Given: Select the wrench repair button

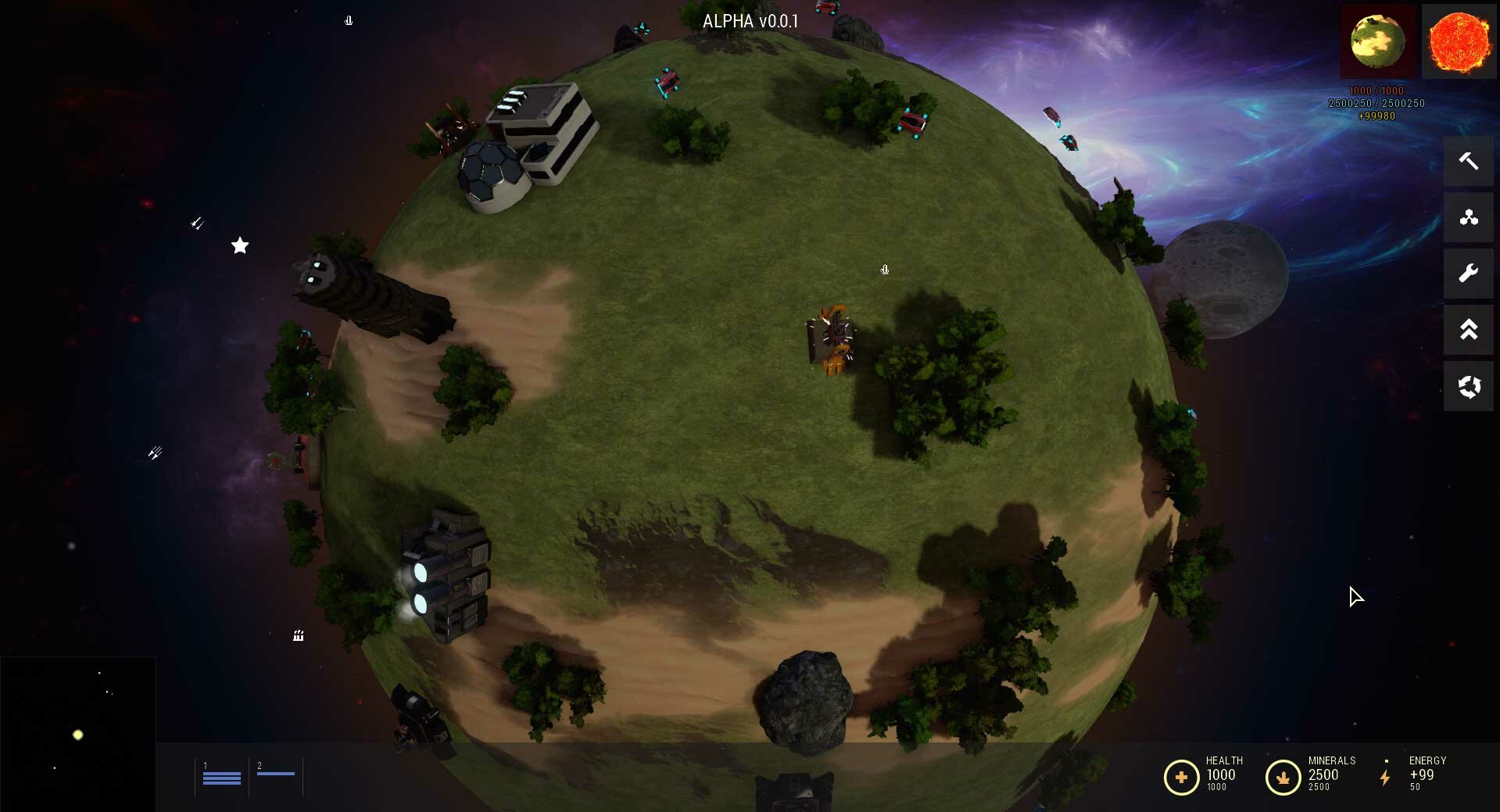Looking at the screenshot, I should tap(1468, 274).
